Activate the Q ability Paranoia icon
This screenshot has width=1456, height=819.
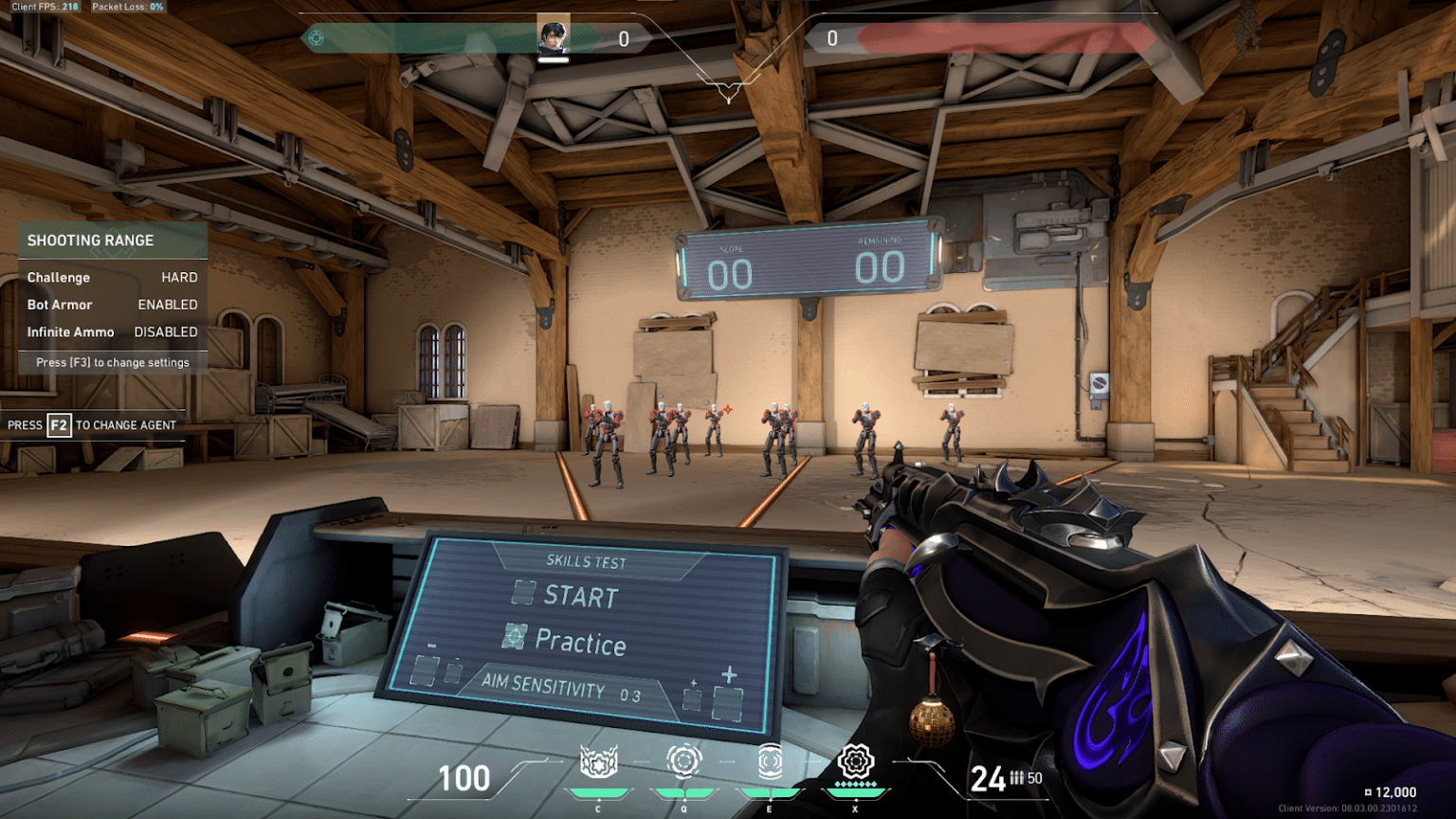683,761
